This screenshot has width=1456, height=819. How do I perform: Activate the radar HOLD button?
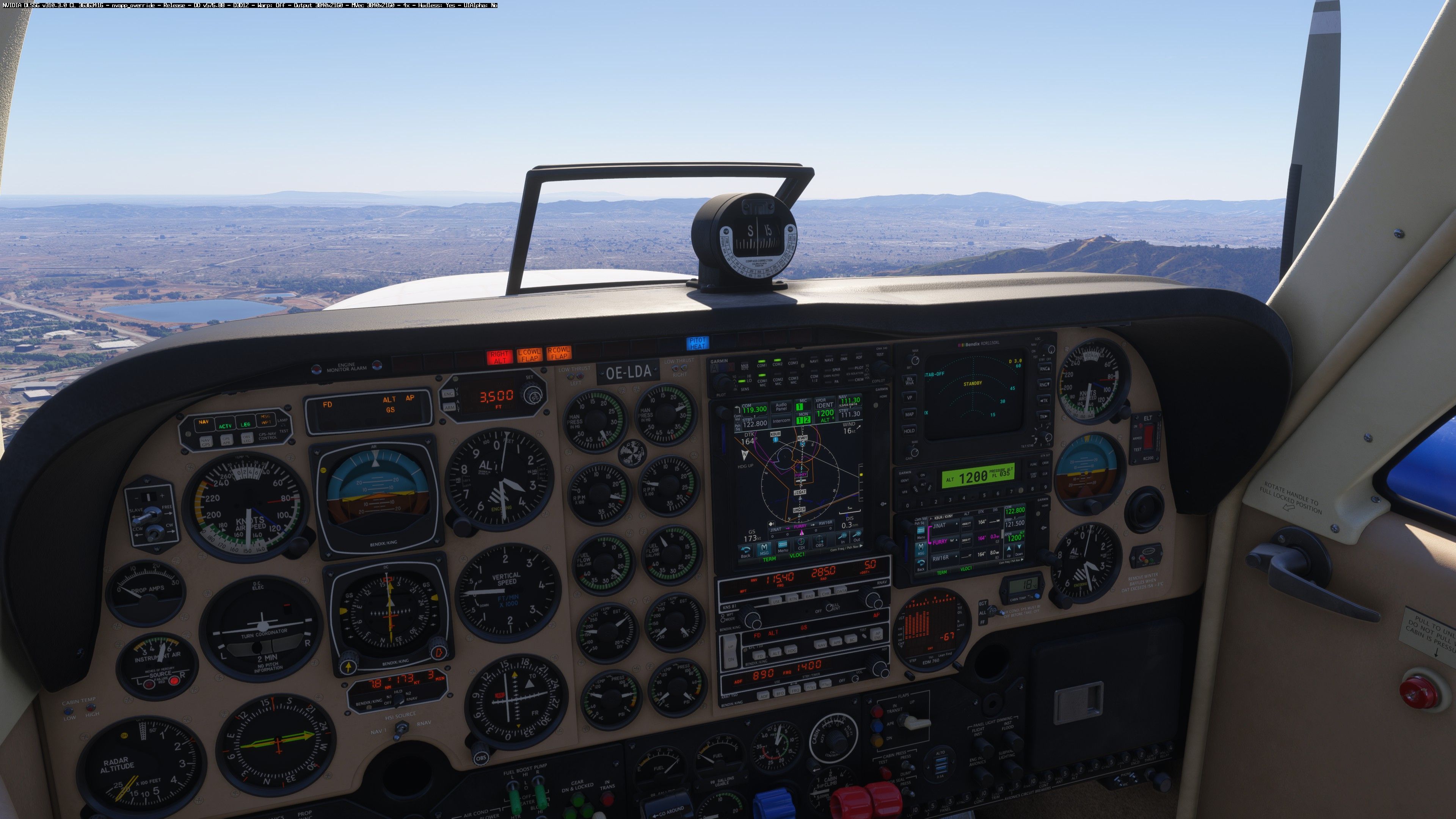(x=910, y=431)
